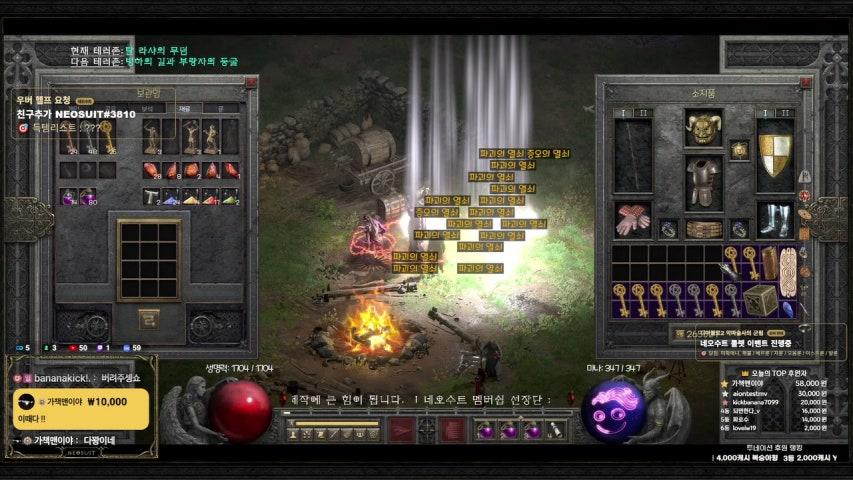Click the inventory gold button

(680, 334)
